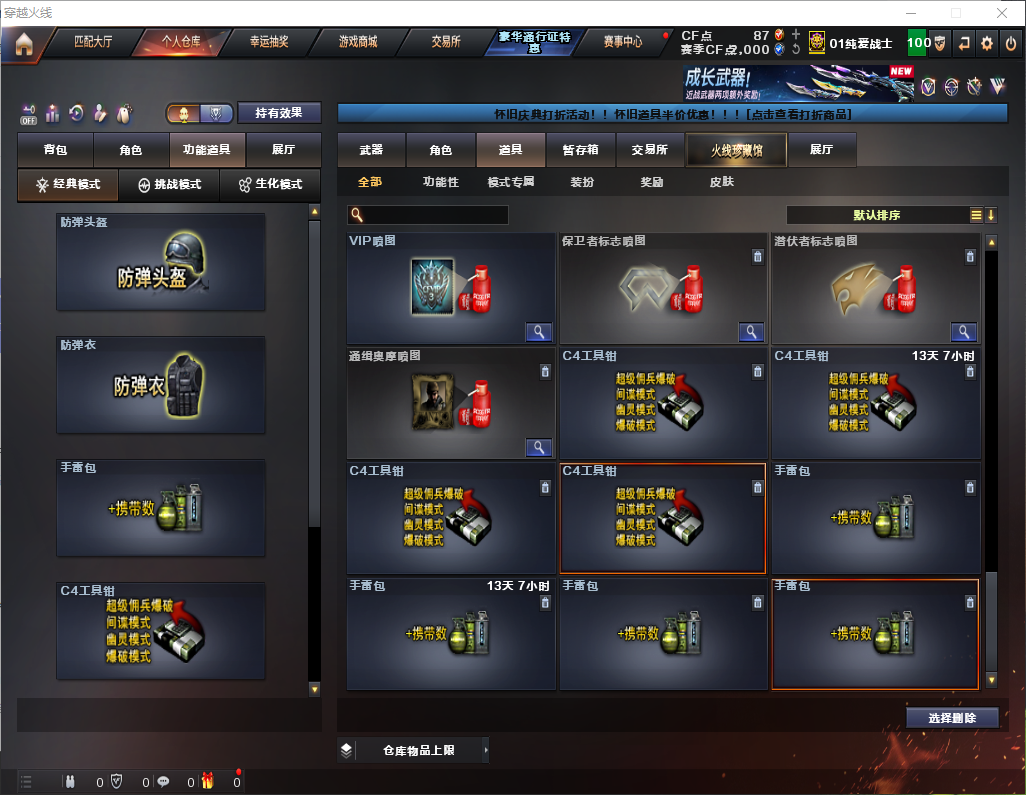This screenshot has width=1026, height=795.
Task: Switch to the 武器 weapons tab
Action: 371,150
